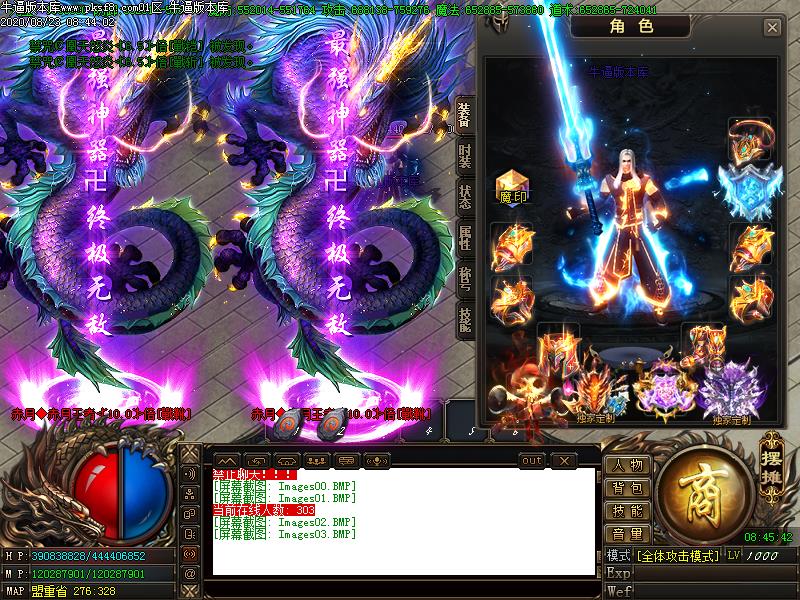Select the 状态 status tab

465,196
